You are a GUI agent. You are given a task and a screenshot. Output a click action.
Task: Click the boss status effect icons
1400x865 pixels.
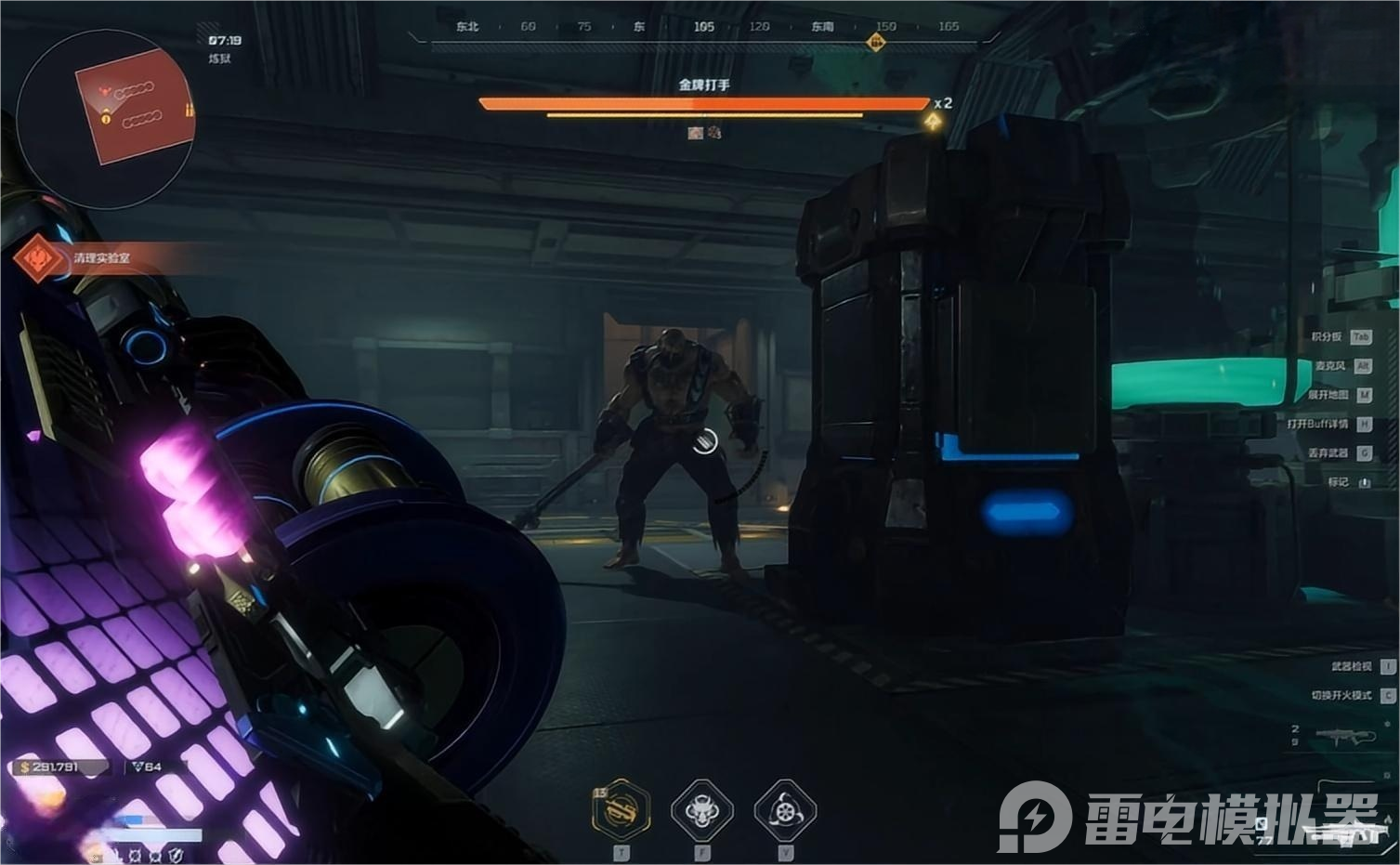click(704, 133)
